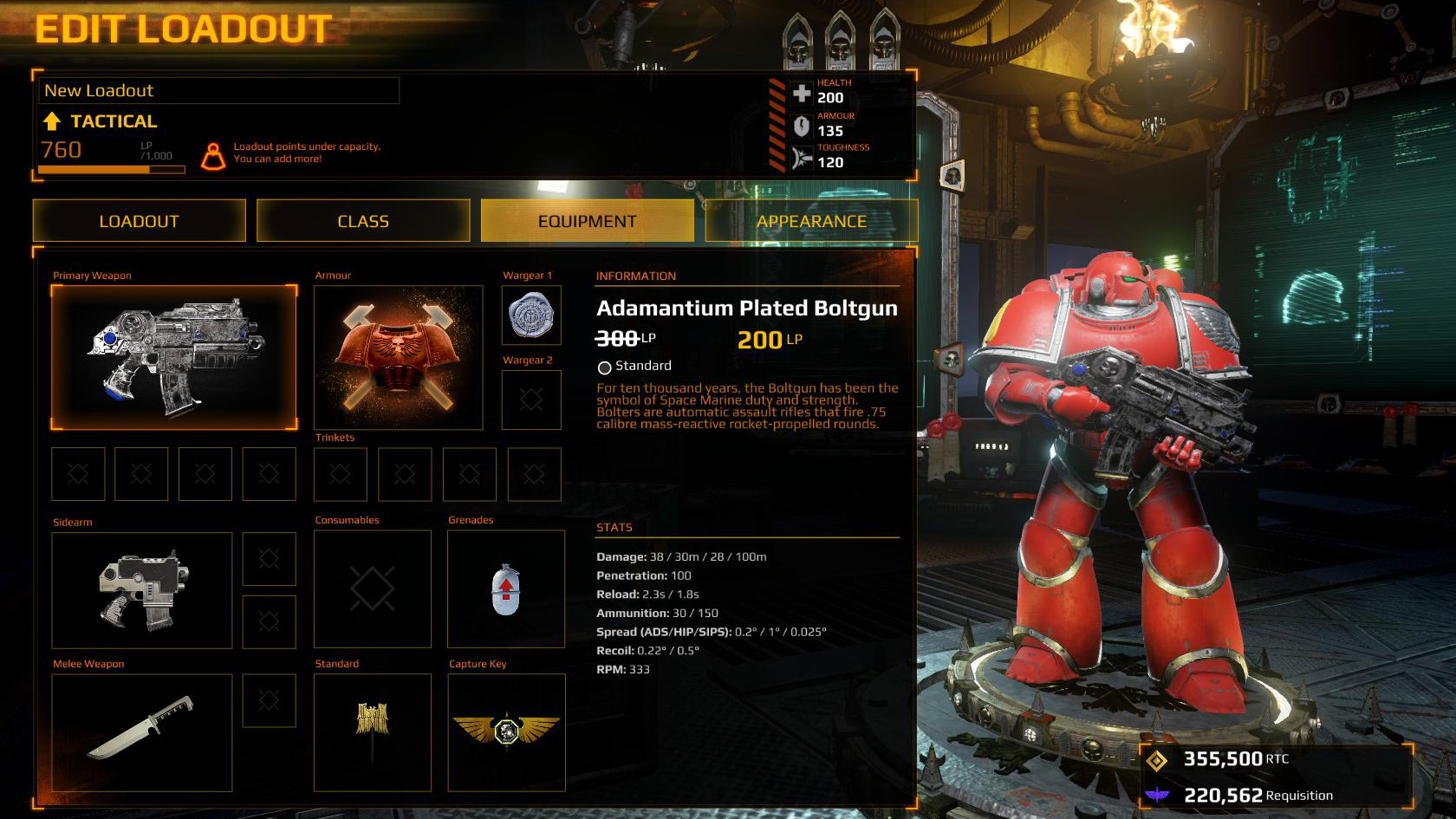Select the empty Wargear 2 slot

[x=531, y=400]
